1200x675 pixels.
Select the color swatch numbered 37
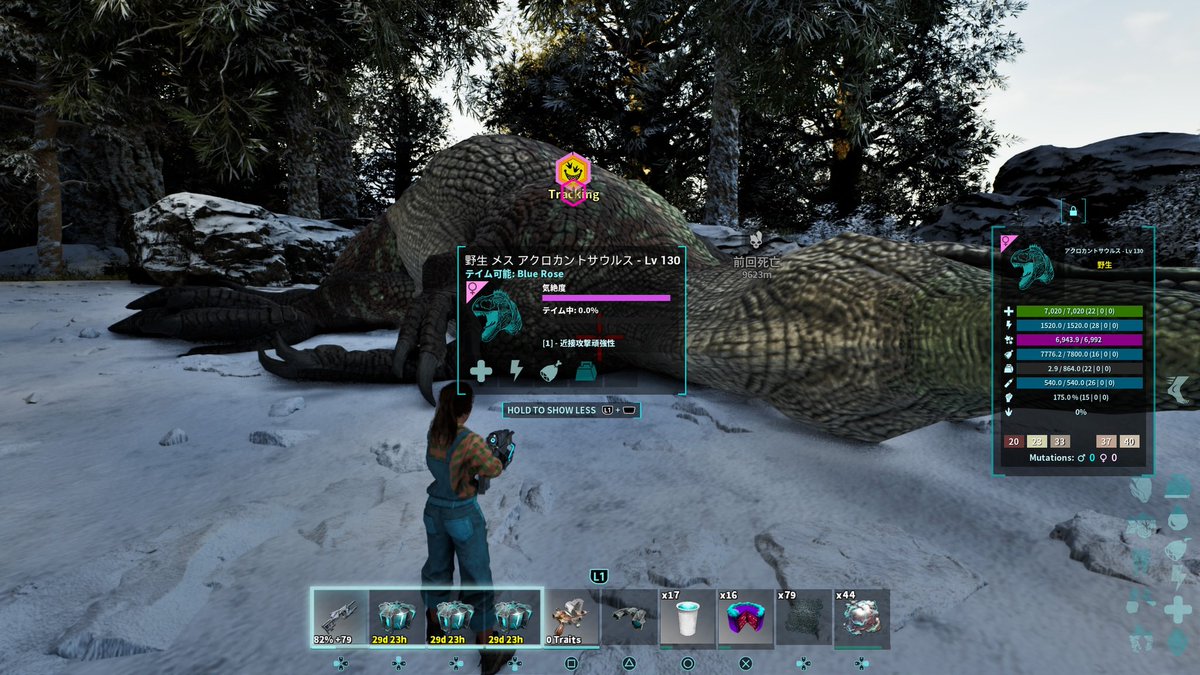[1106, 441]
